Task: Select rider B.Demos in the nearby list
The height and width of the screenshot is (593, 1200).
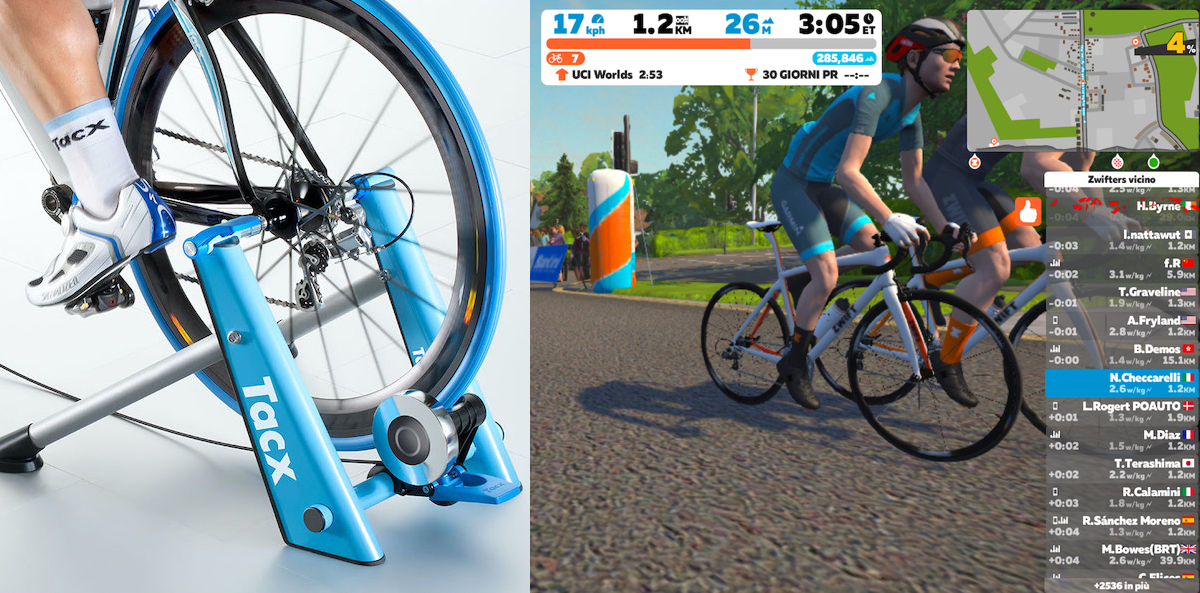Action: (x=1121, y=354)
